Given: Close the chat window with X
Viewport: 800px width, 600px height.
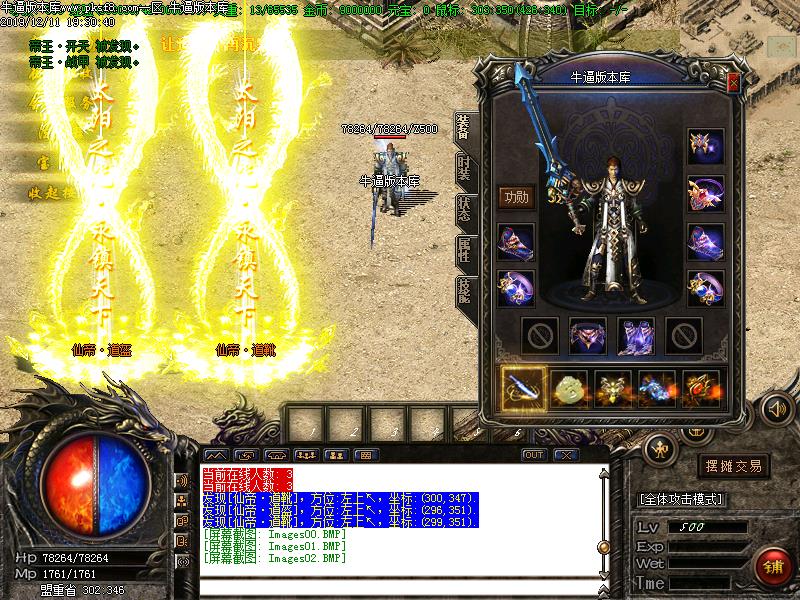Looking at the screenshot, I should (566, 455).
